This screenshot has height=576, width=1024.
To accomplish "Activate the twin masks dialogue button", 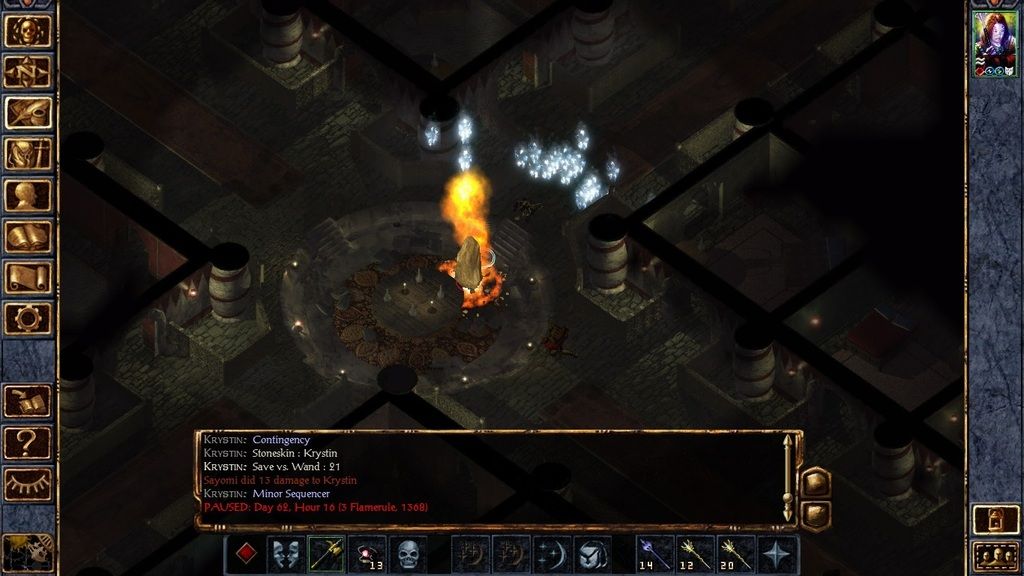I will click(x=286, y=554).
